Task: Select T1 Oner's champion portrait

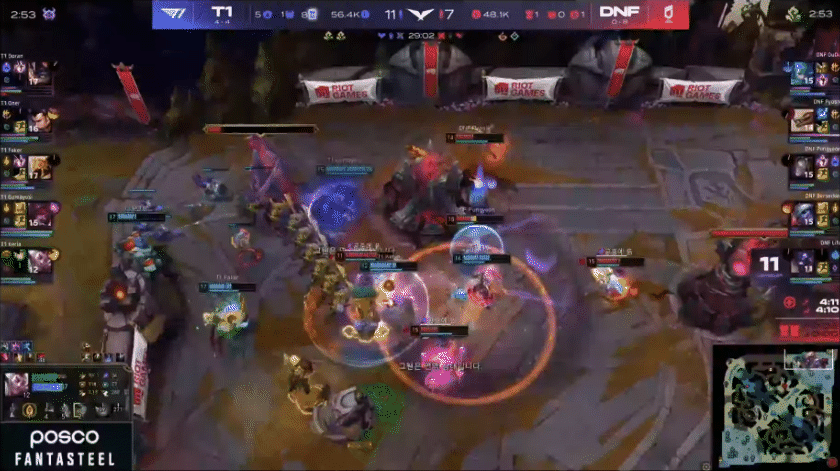Action: (x=40, y=120)
